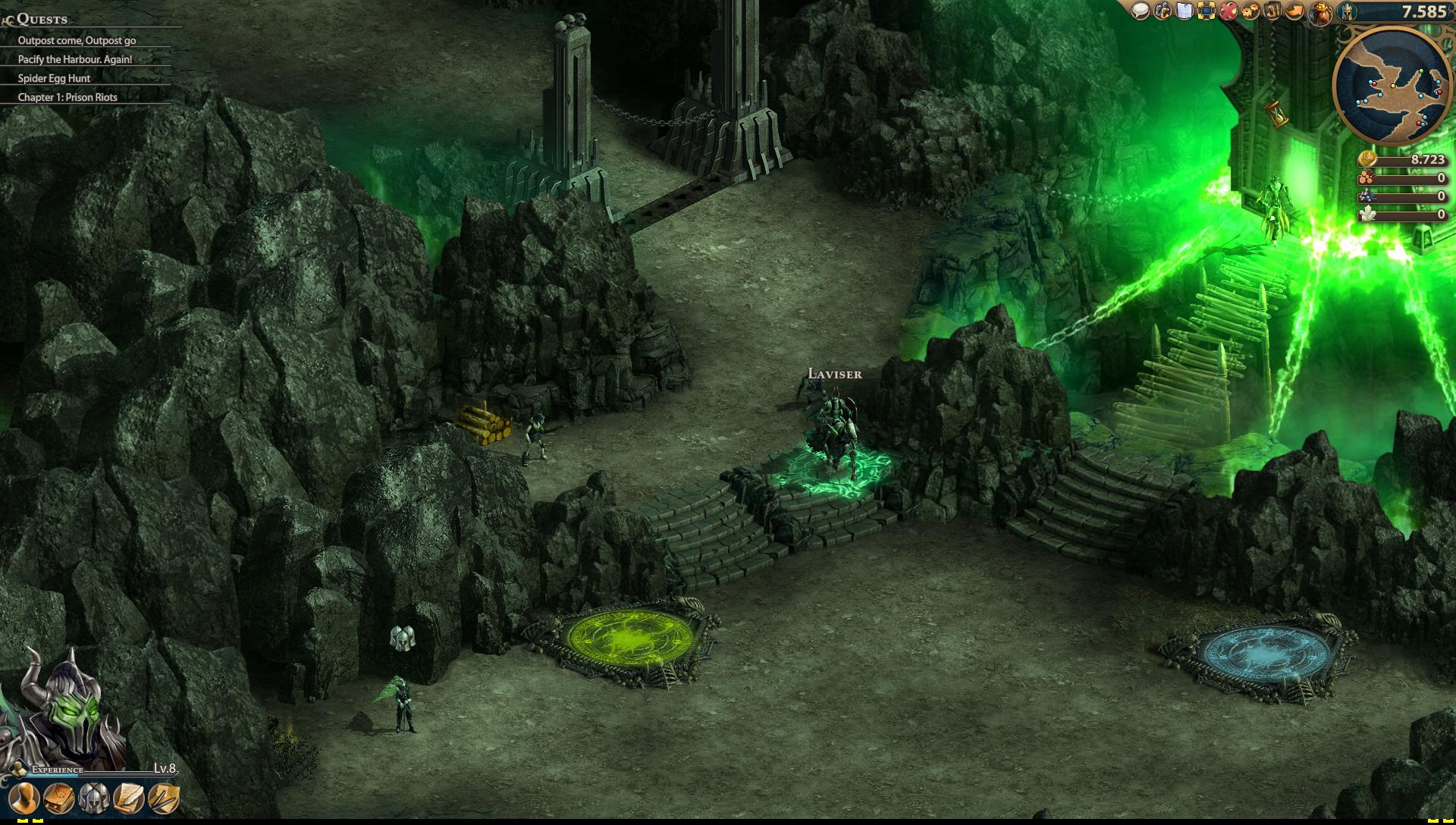
Task: Click the red X icon in top bar
Action: click(x=1228, y=11)
